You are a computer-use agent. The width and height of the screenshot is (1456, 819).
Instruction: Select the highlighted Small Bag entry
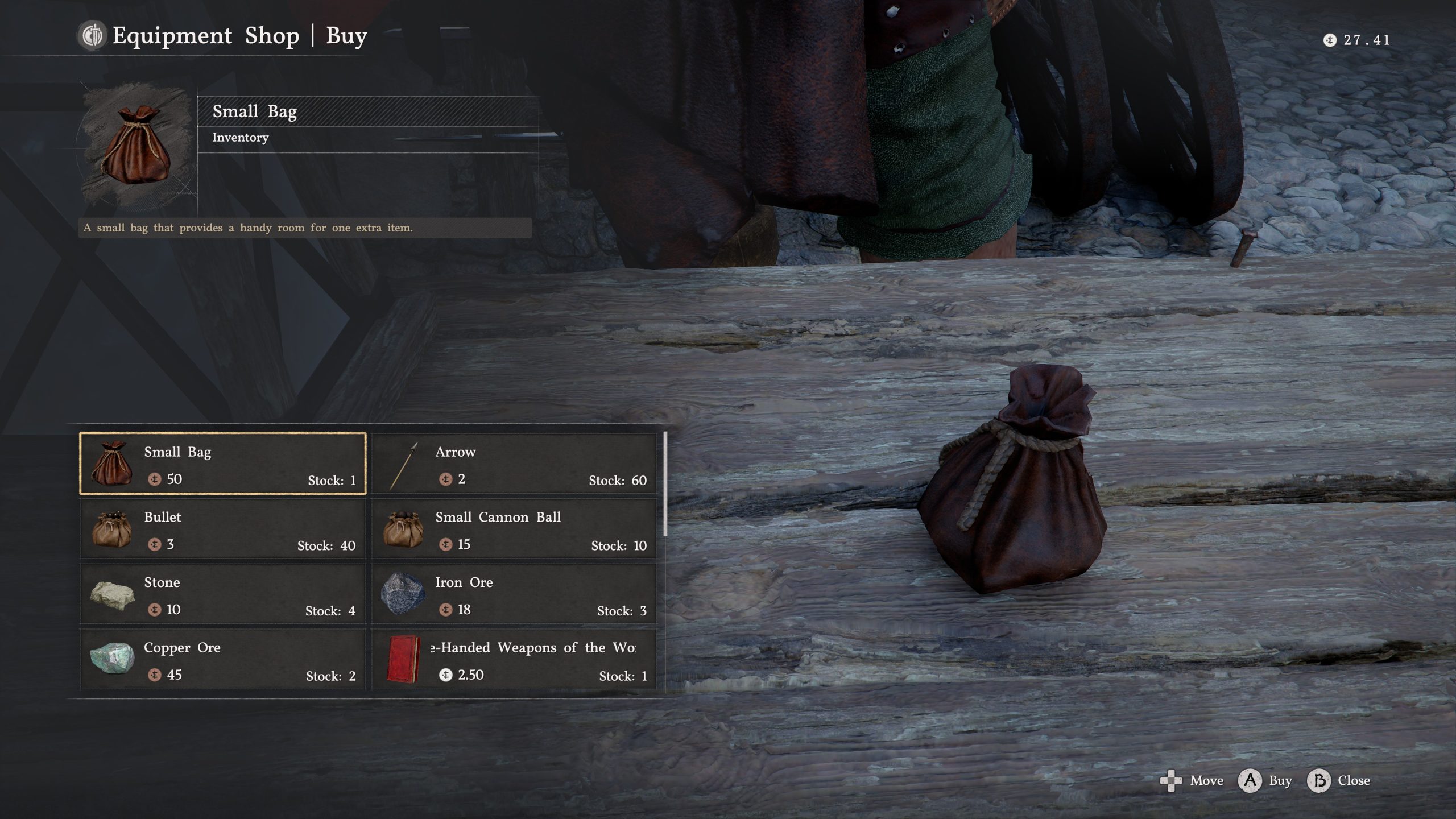coord(222,464)
